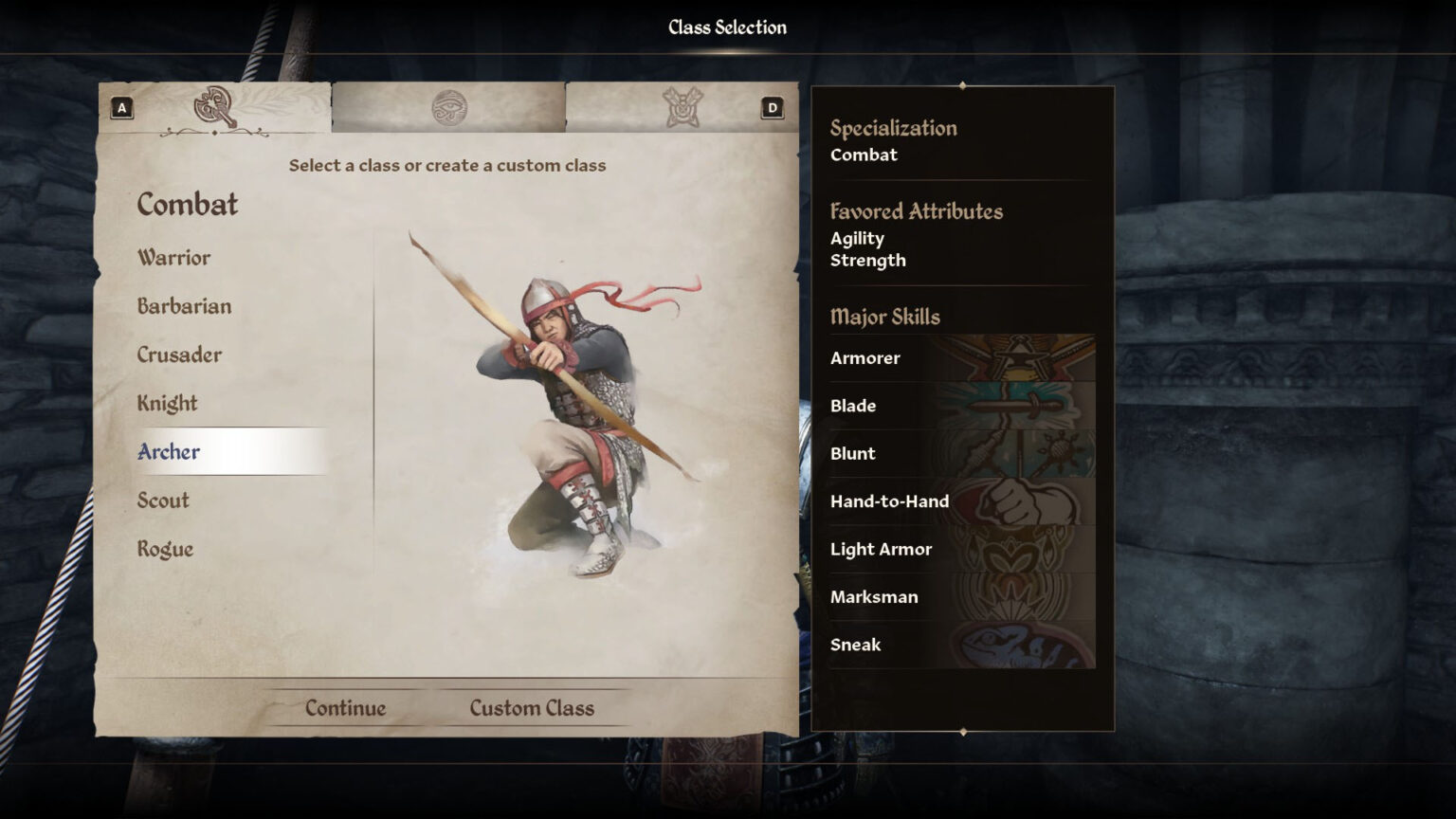Screen dimensions: 1456x819
Task: Open the Stealth specialization crossed-weapons icon tab
Action: pyautogui.click(x=681, y=104)
